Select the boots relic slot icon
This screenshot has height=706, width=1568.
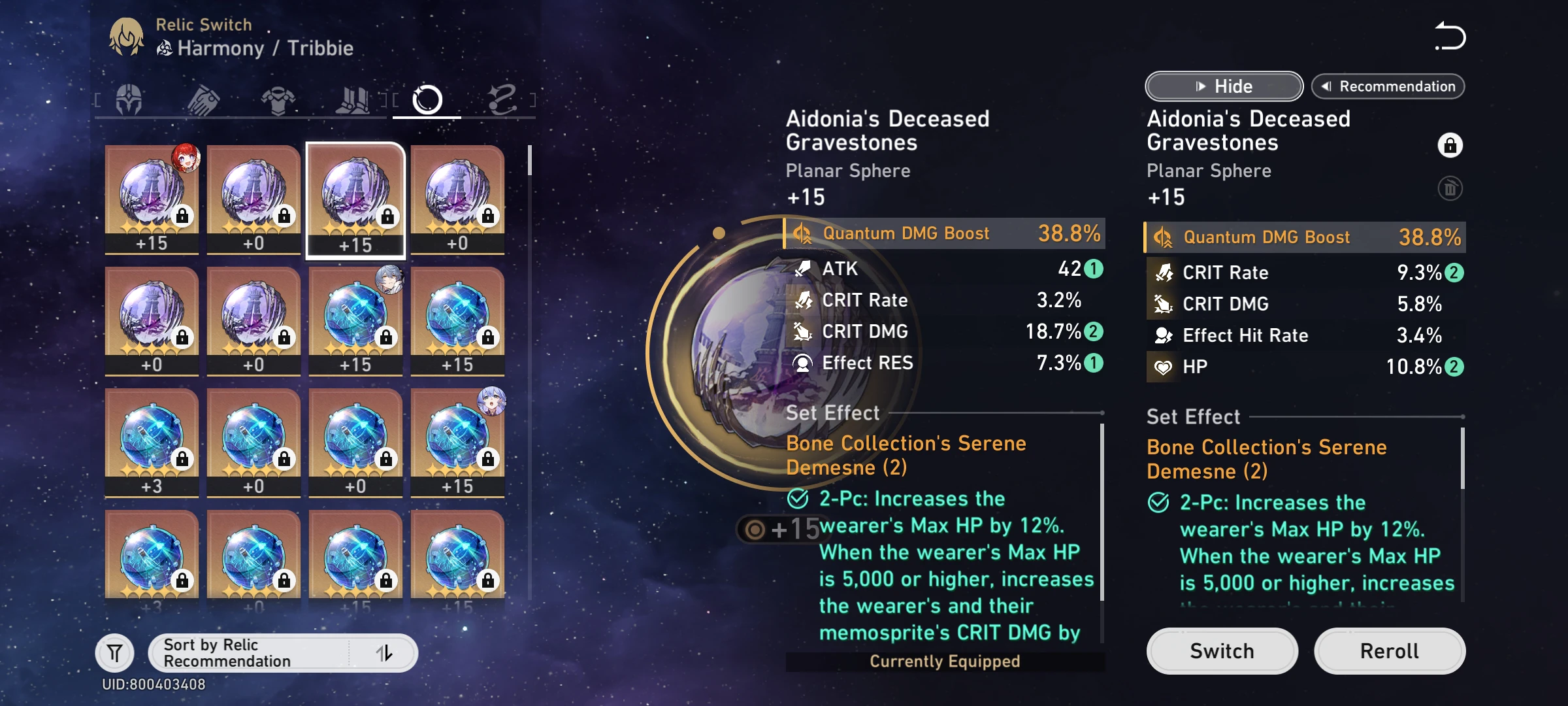pyautogui.click(x=352, y=98)
